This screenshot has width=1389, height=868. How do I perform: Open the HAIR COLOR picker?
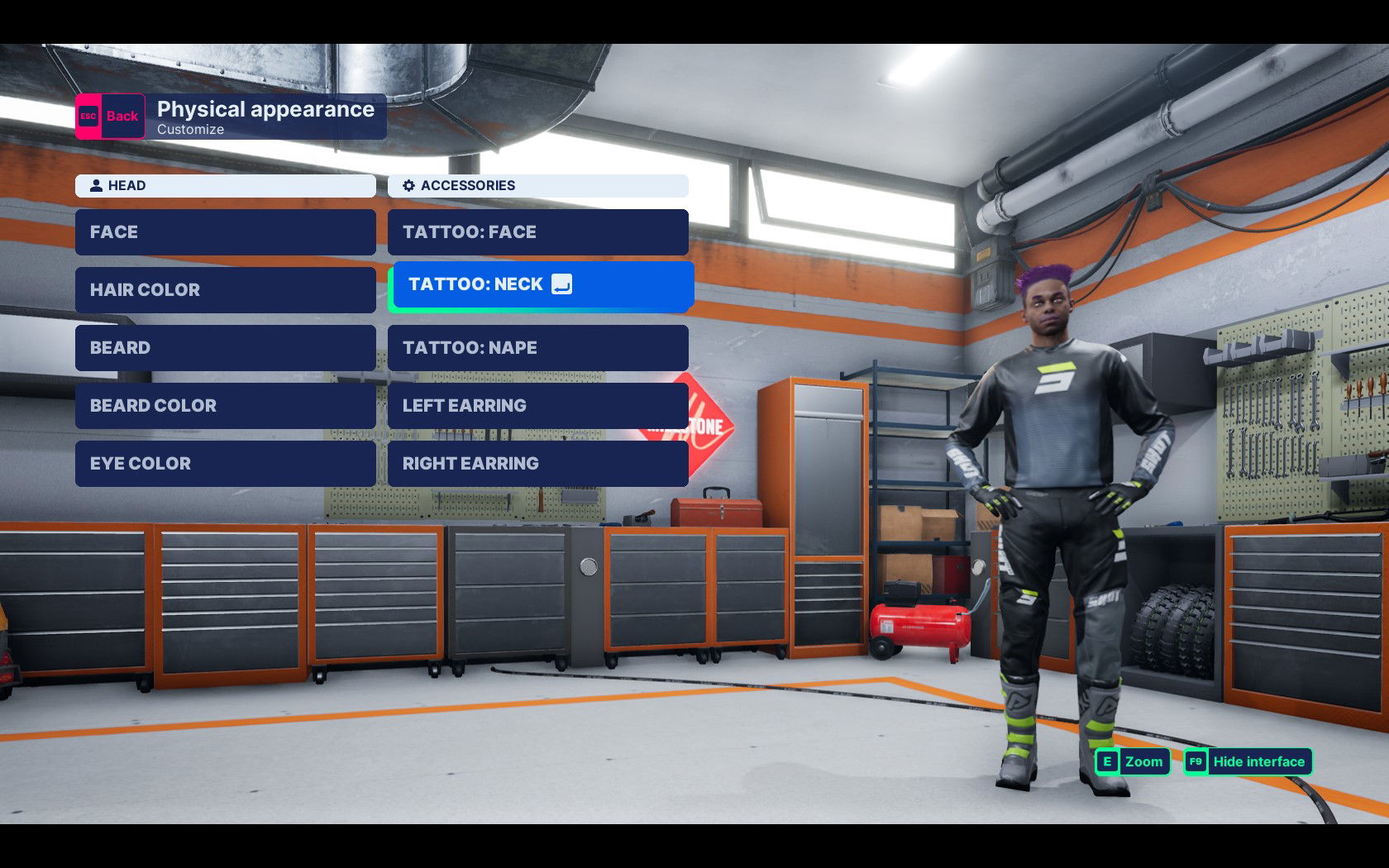[x=224, y=289]
